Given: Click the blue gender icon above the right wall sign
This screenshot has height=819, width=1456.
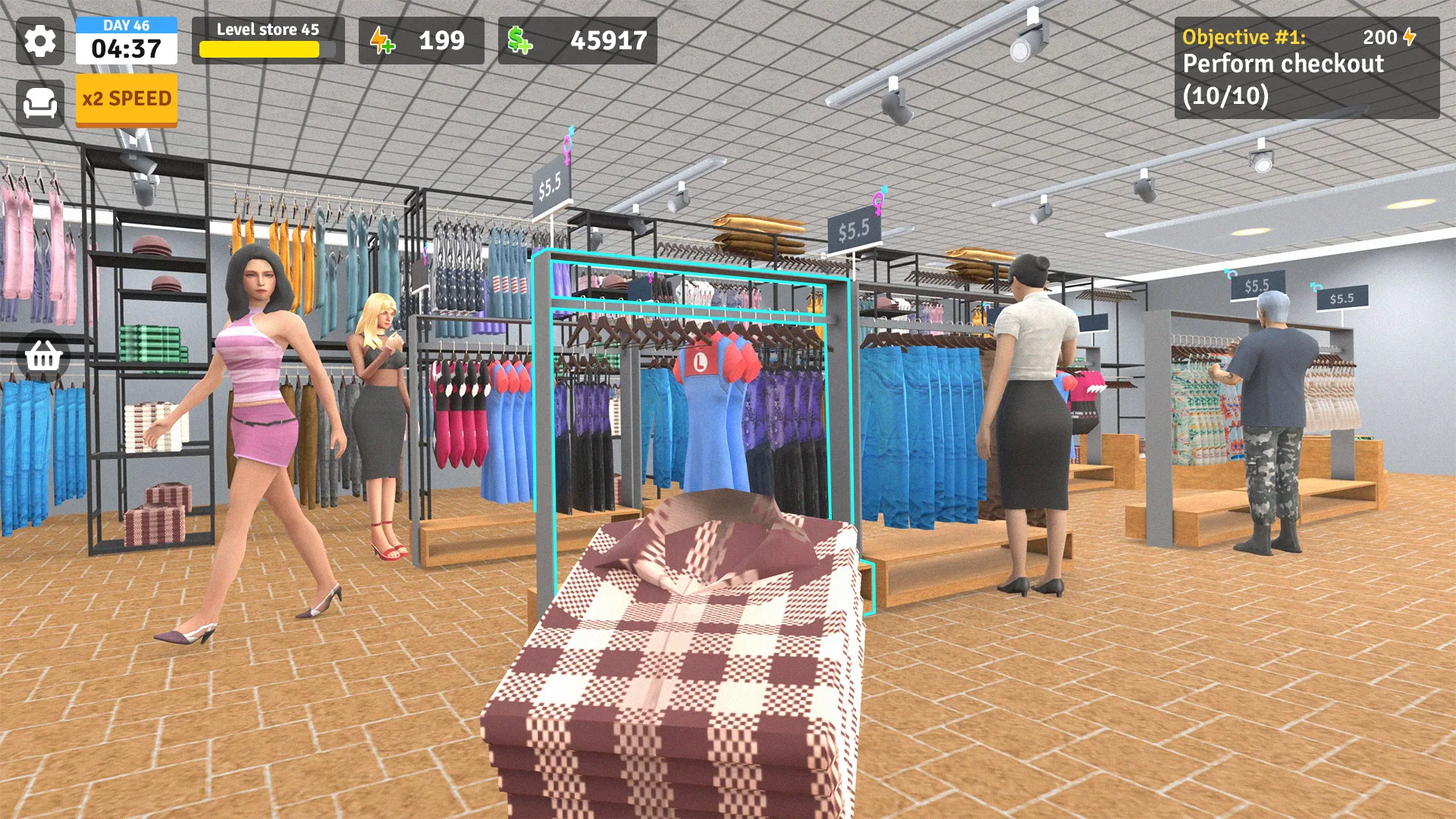Looking at the screenshot, I should coord(1230,275).
